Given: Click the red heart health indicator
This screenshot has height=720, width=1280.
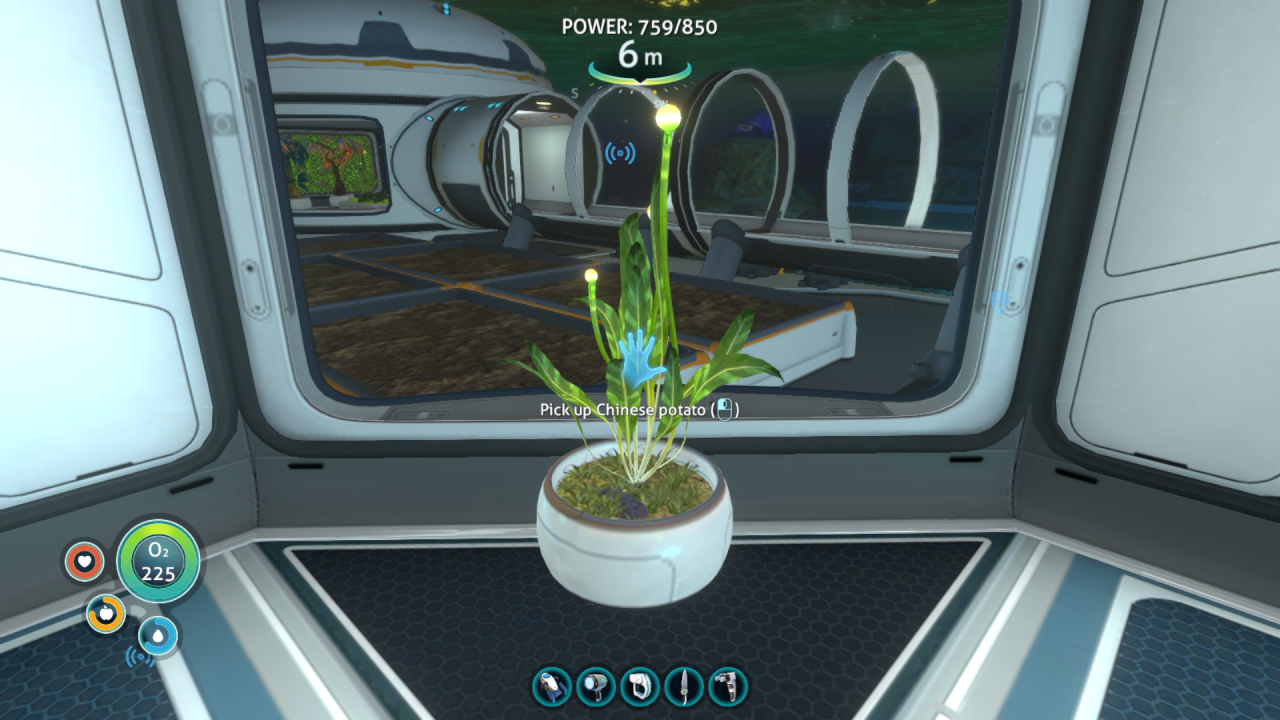Looking at the screenshot, I should pyautogui.click(x=82, y=562).
